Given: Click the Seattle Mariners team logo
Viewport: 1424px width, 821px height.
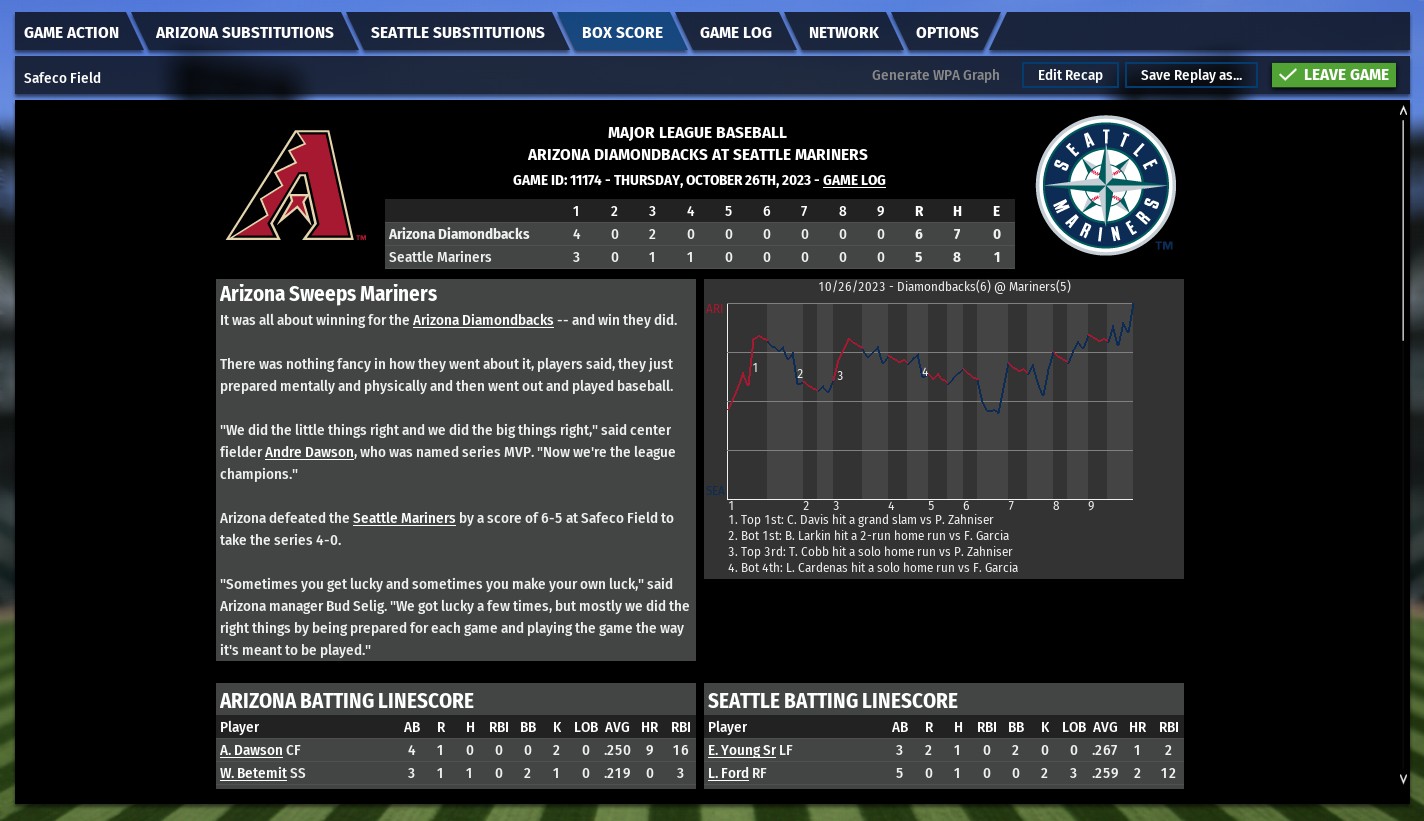Looking at the screenshot, I should click(x=1105, y=185).
